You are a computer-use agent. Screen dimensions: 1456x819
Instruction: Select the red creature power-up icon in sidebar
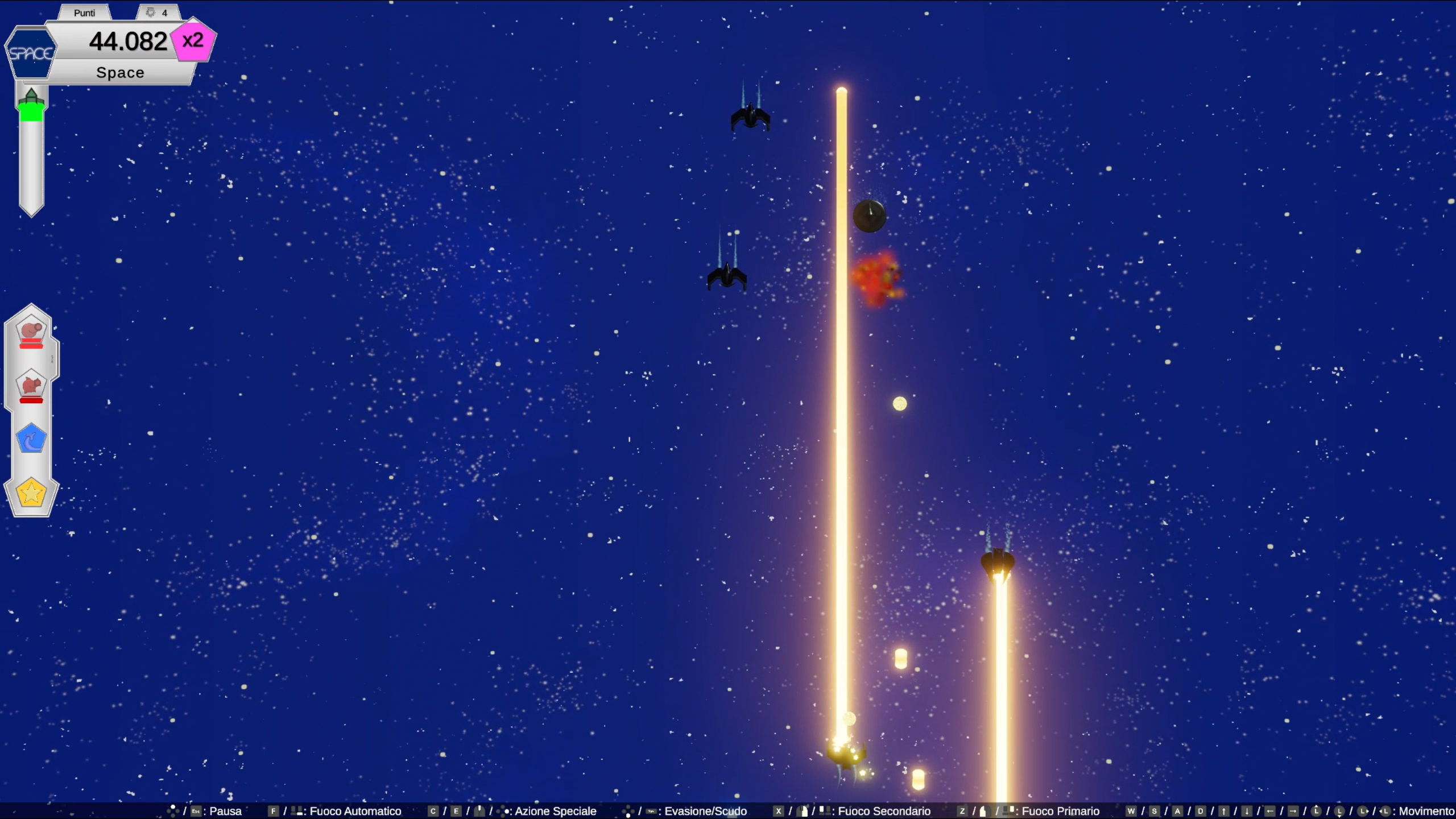(x=31, y=387)
